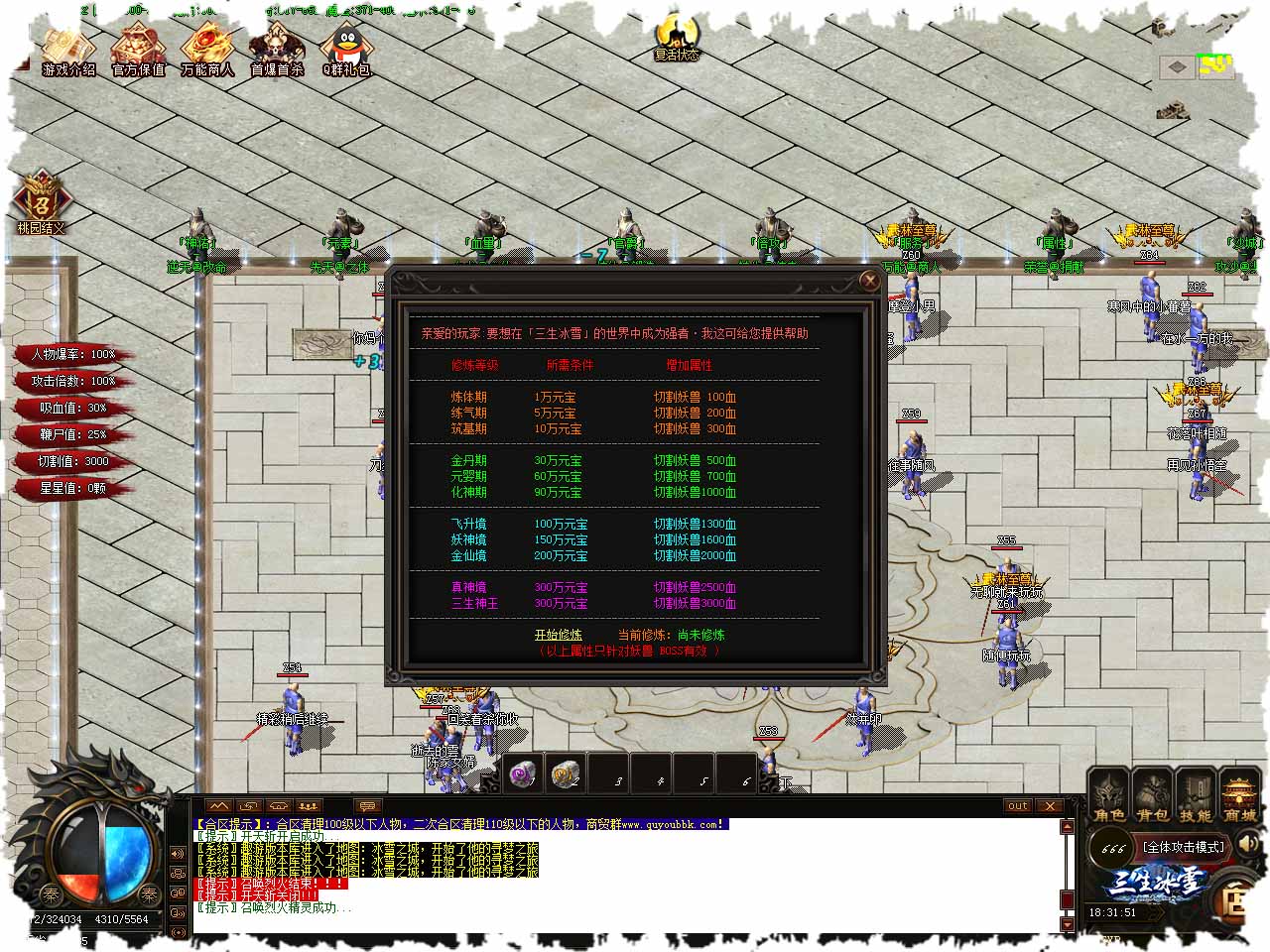Open the 角色 character panel
Viewport: 1270px width, 952px height.
point(1109,796)
